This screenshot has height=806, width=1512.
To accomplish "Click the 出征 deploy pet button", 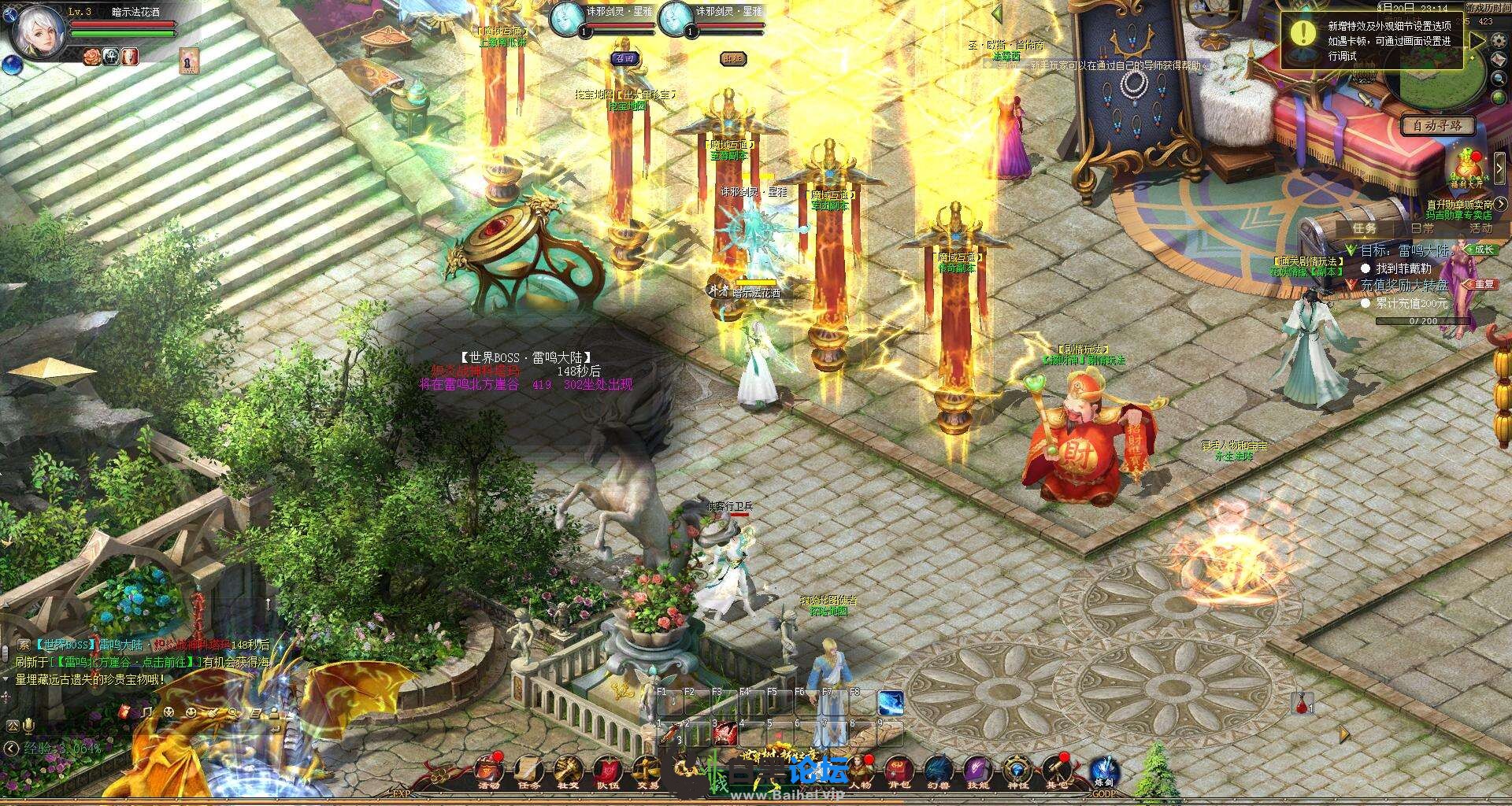I will pos(732,58).
